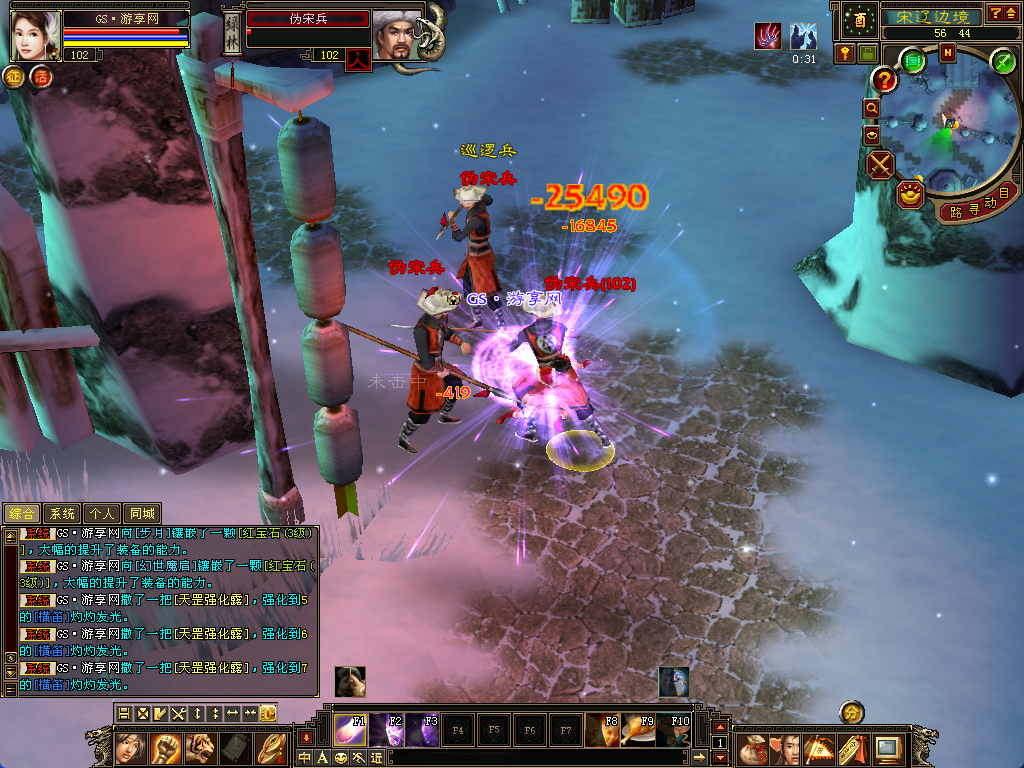Select the 伪宋兵 target portrait
The width and height of the screenshot is (1024, 768).
[396, 35]
